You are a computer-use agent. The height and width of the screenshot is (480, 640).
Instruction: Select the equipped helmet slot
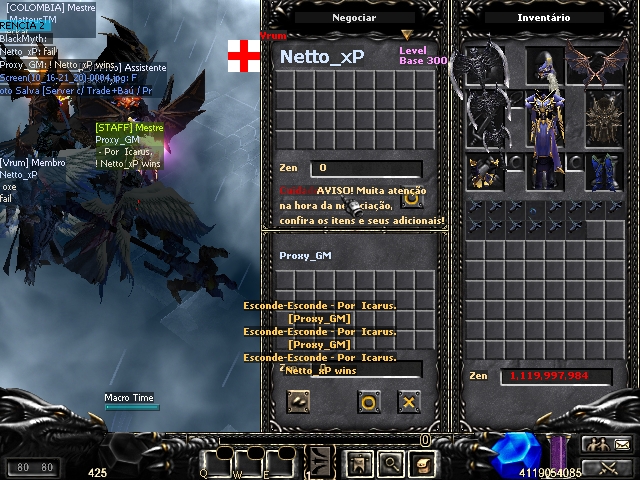pos(545,65)
